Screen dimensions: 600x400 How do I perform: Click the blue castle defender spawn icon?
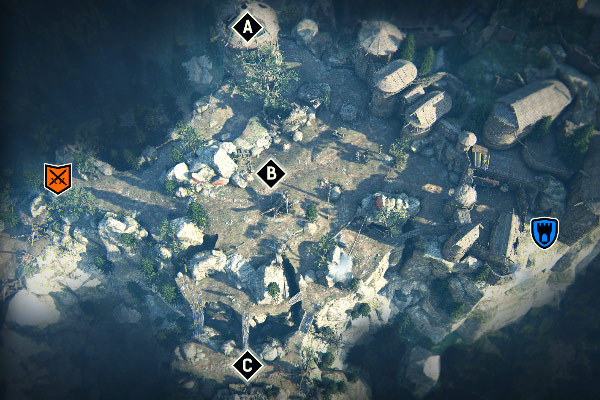544,232
